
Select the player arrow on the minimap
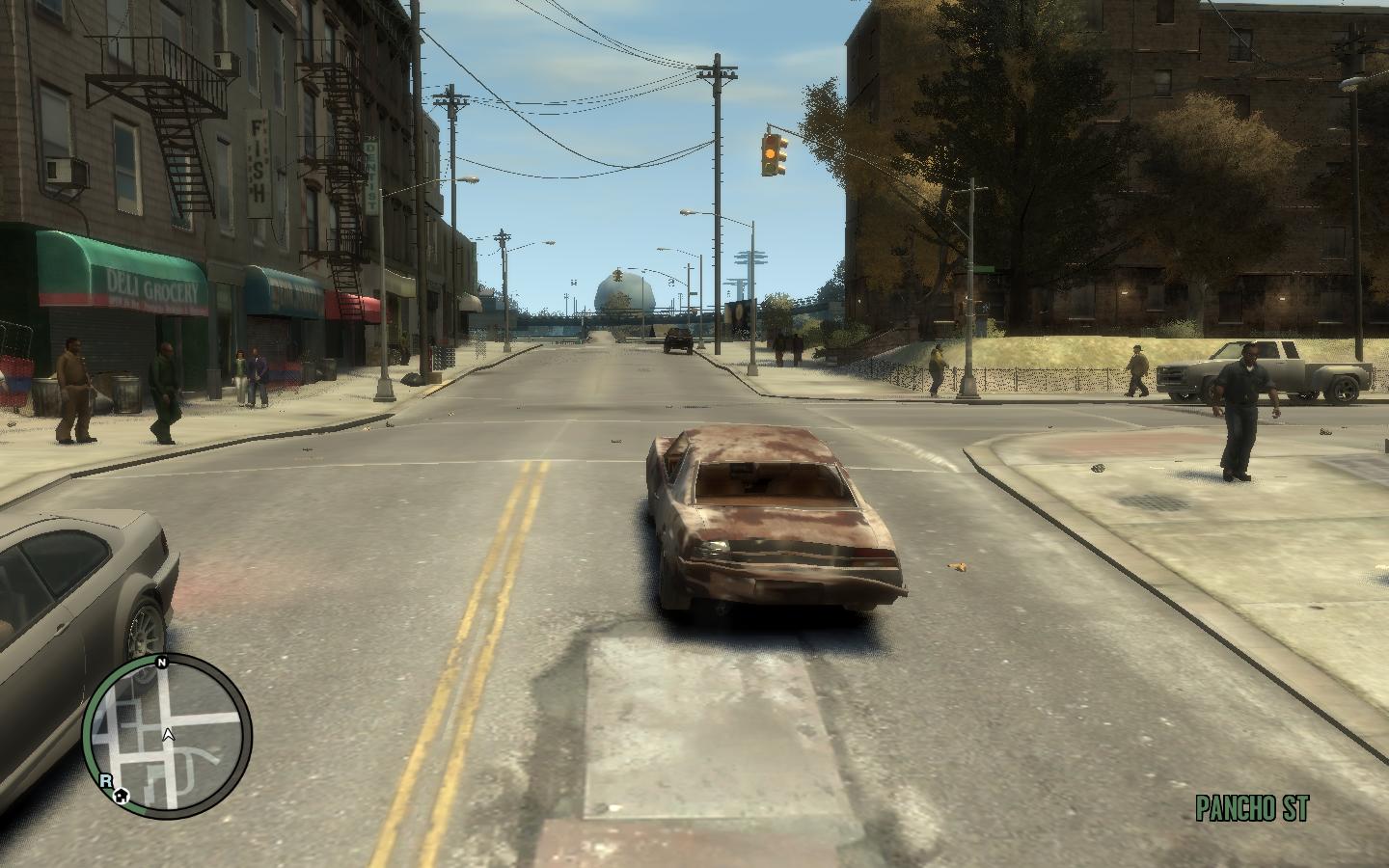(x=169, y=735)
